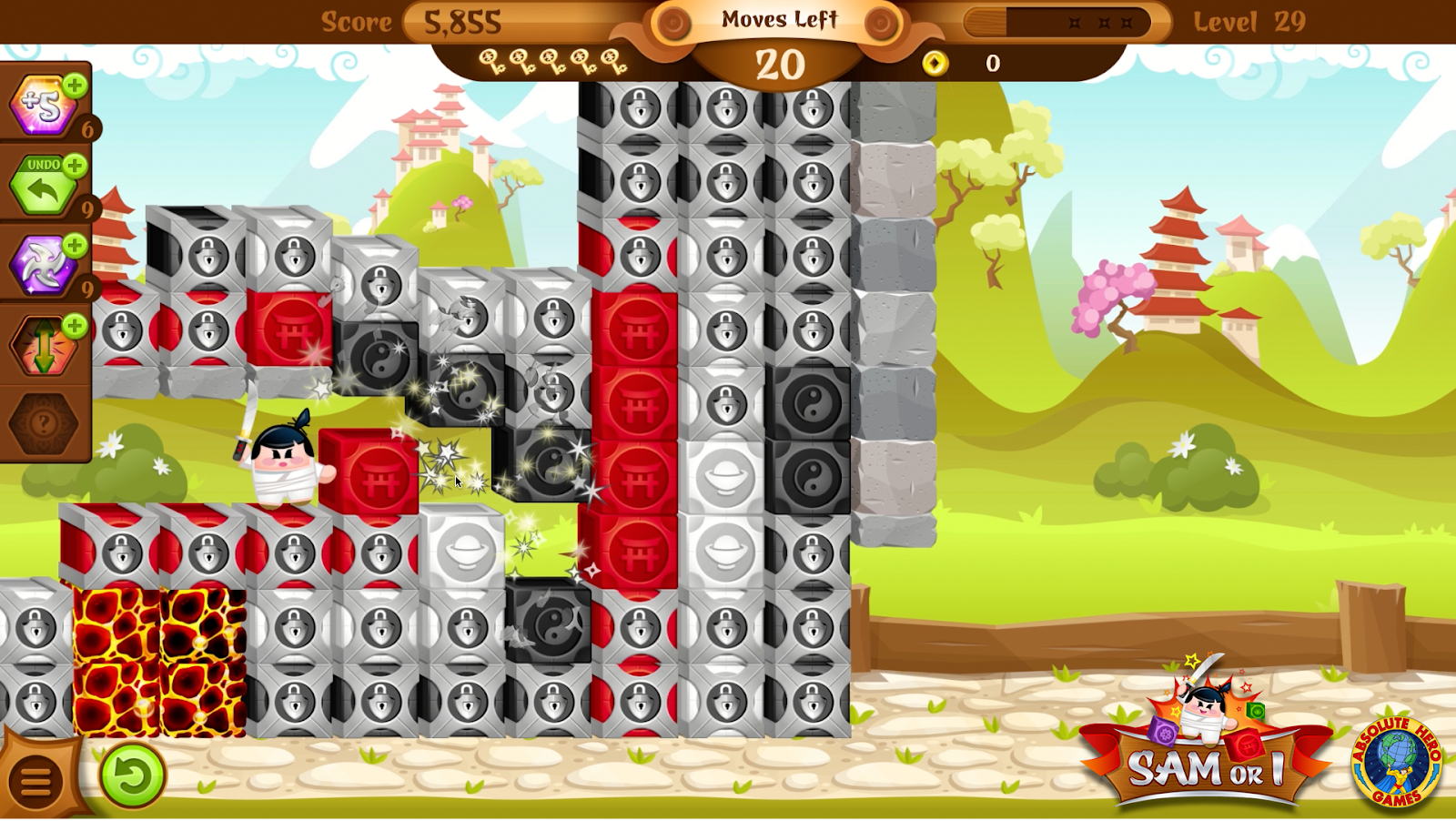Open the hamburger menu
This screenshot has height=821, width=1456.
point(36,780)
